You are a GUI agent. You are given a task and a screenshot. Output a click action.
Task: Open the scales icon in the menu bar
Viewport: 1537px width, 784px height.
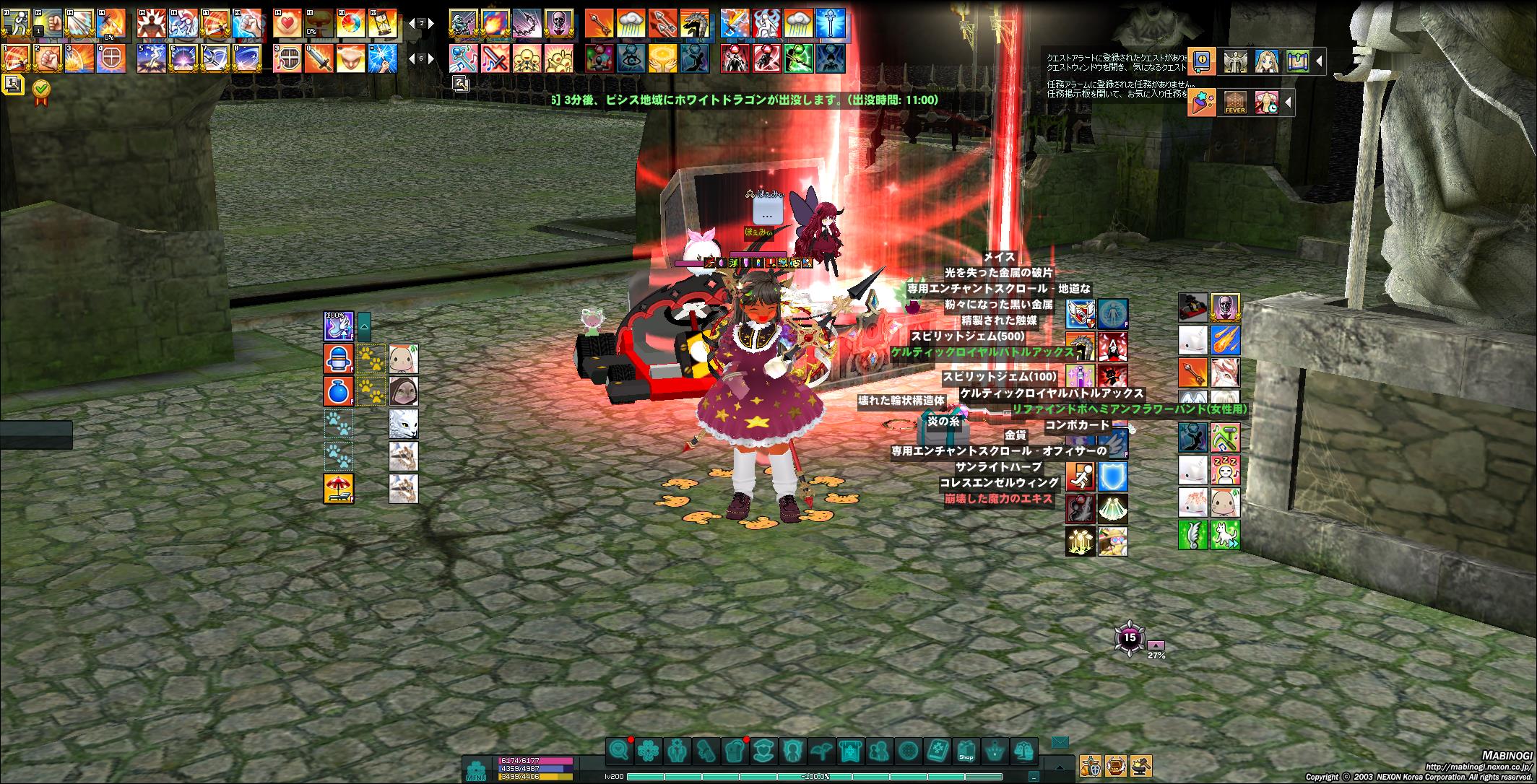(x=1023, y=752)
